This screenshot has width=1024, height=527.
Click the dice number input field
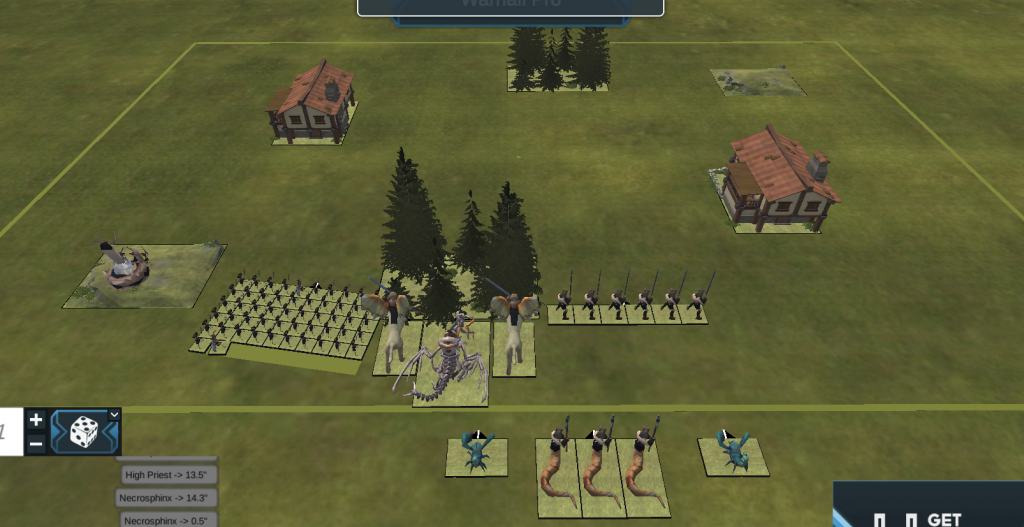coord(10,431)
